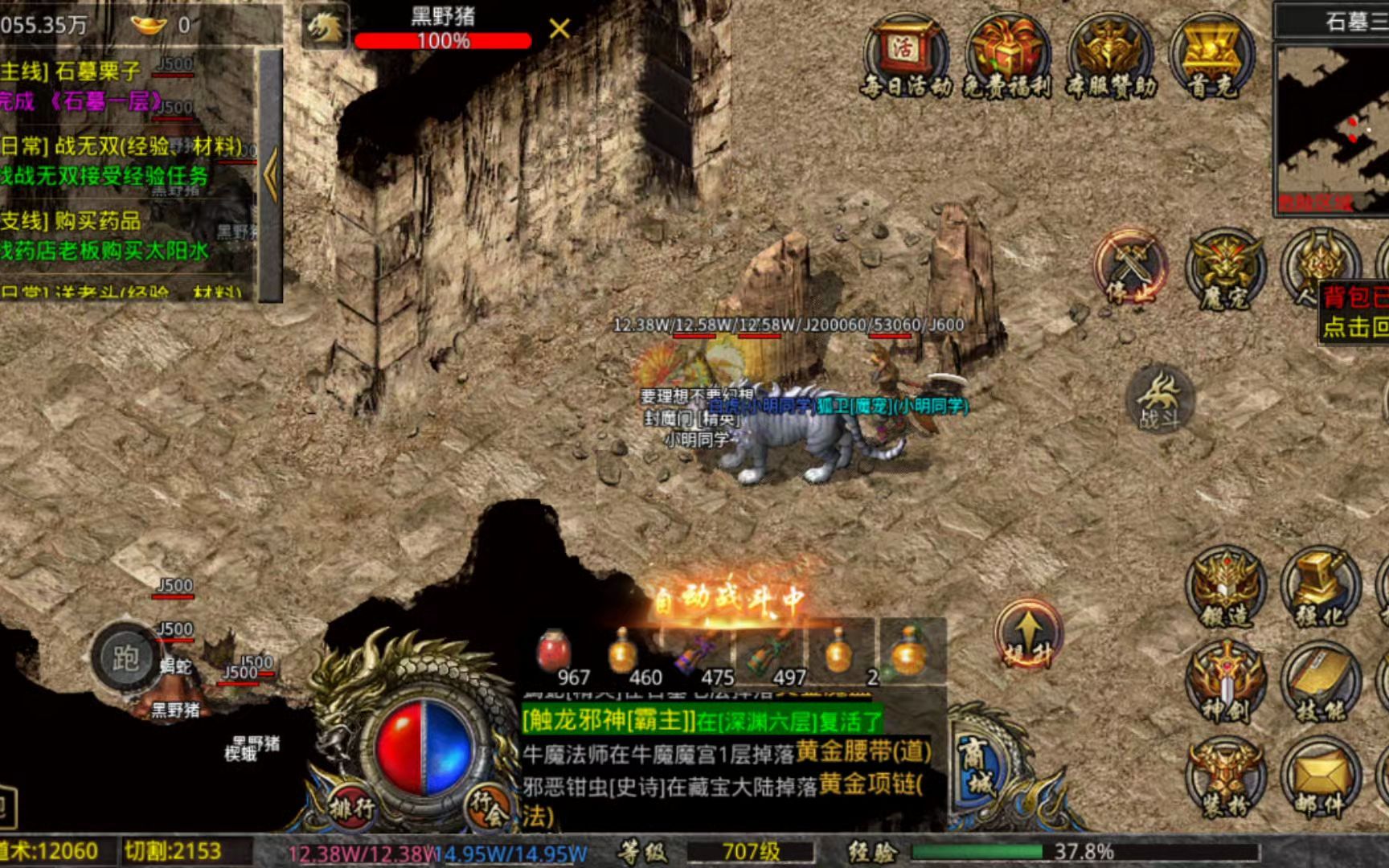Open the 首充 first recharge icon
Viewport: 1389px width, 868px height.
coord(1211,56)
